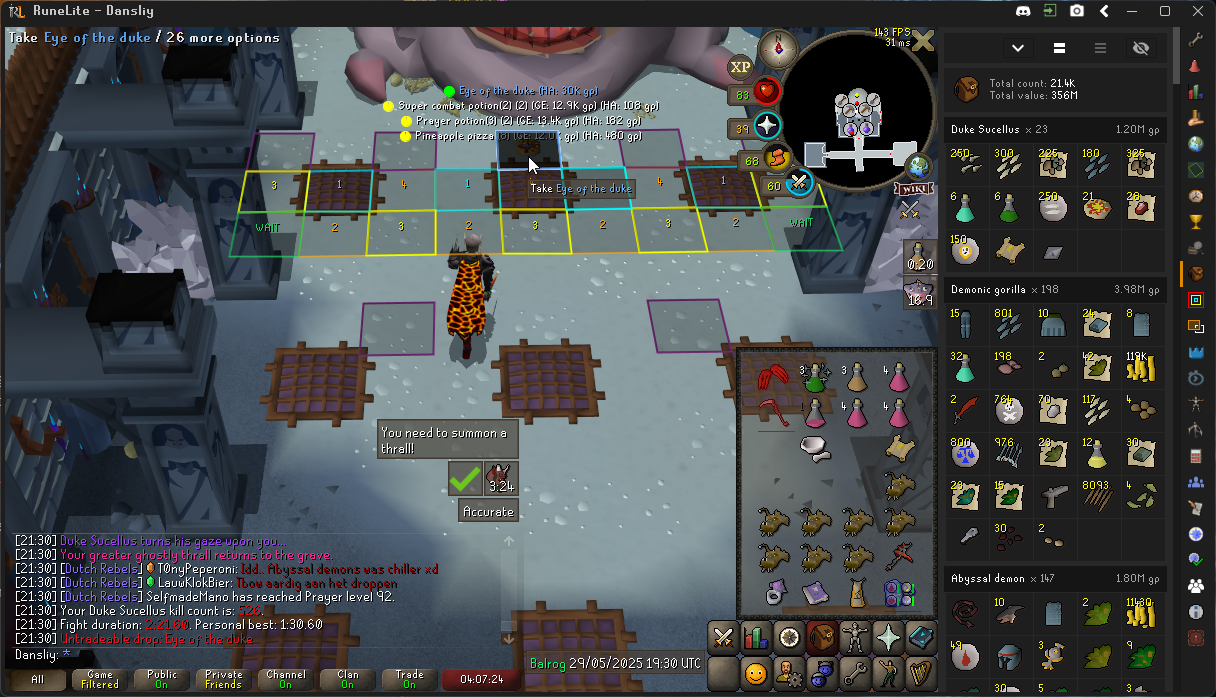Open the world map globe
The width and height of the screenshot is (1216, 697).
click(918, 167)
